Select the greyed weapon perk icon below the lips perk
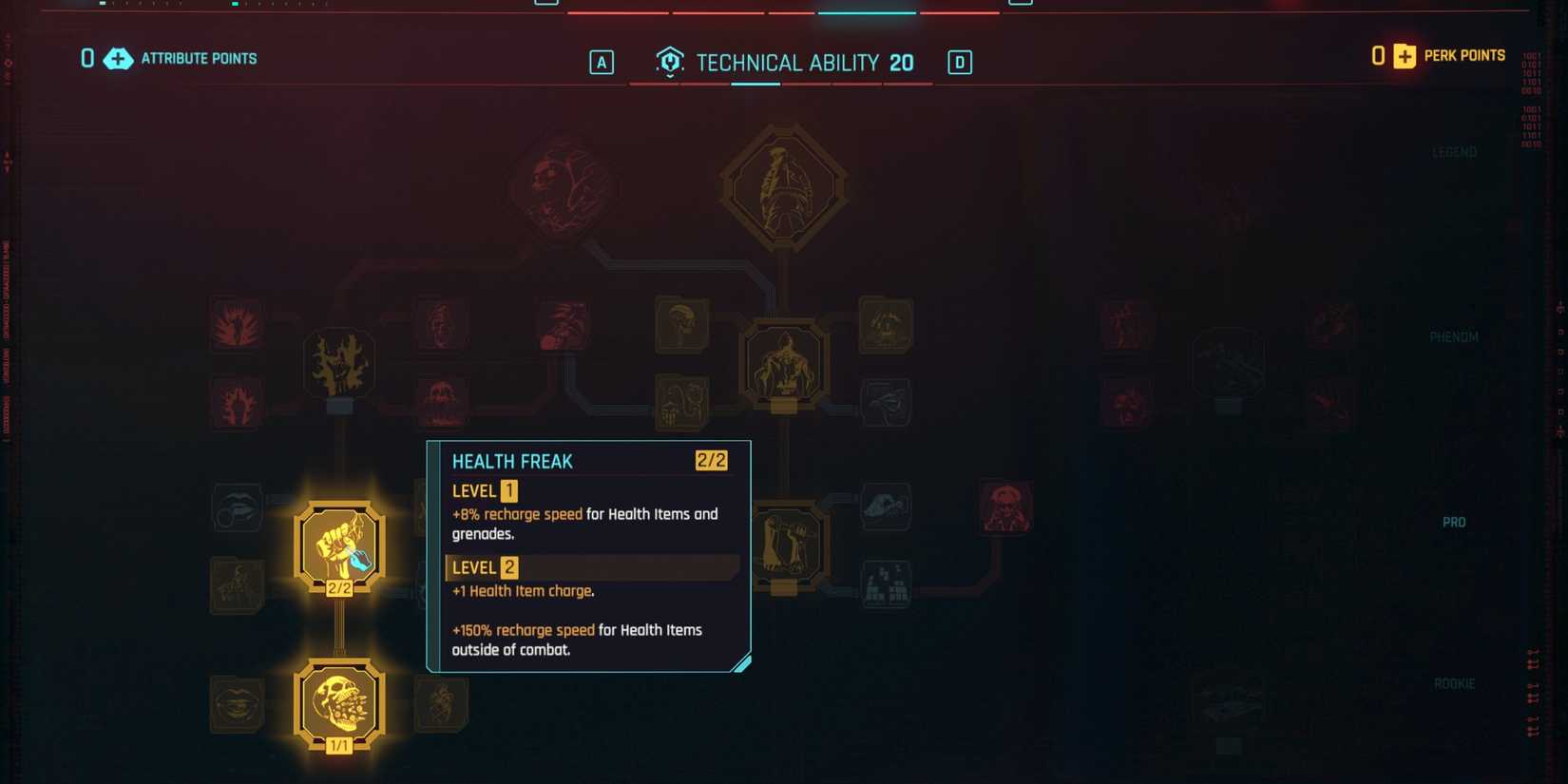The height and width of the screenshot is (784, 1568). pos(237,586)
